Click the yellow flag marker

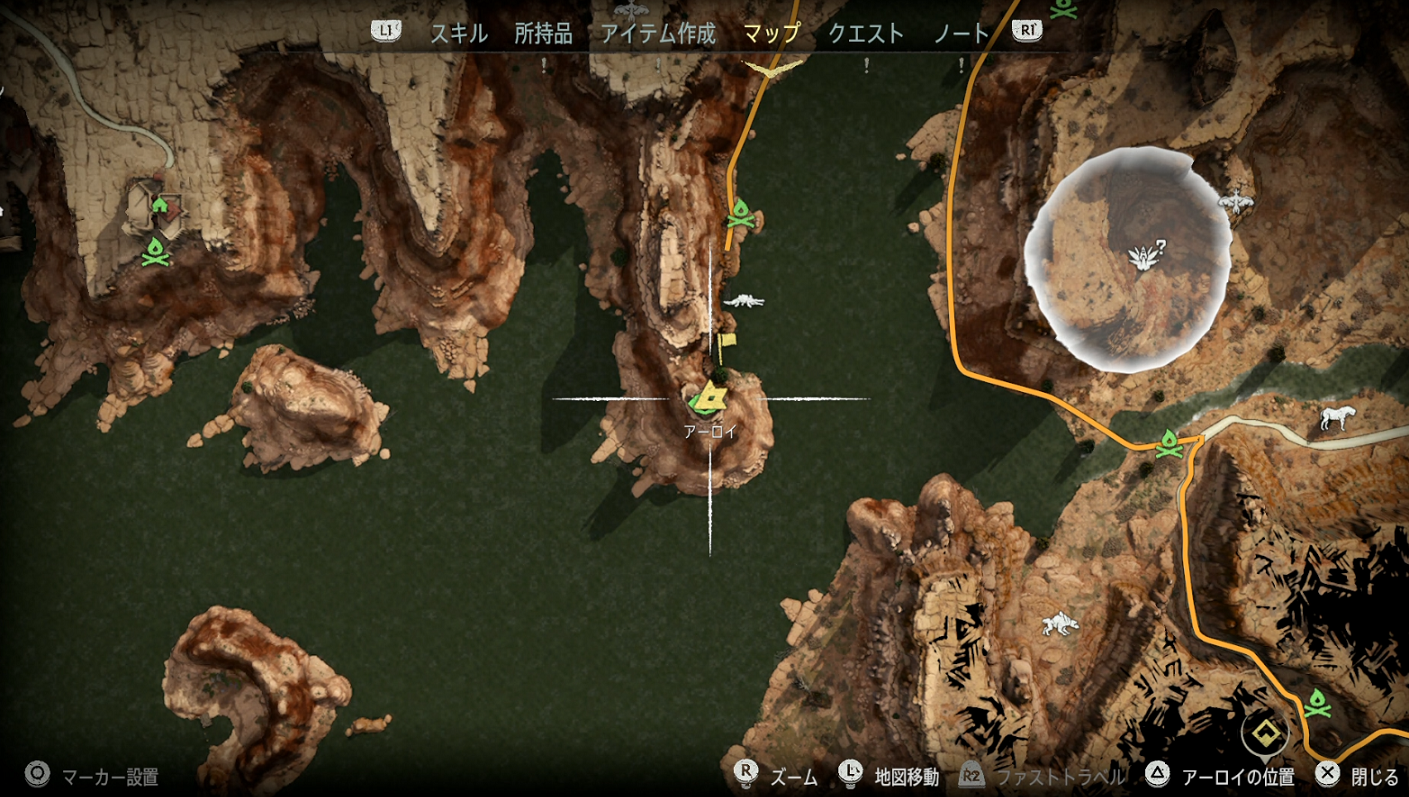coord(725,343)
